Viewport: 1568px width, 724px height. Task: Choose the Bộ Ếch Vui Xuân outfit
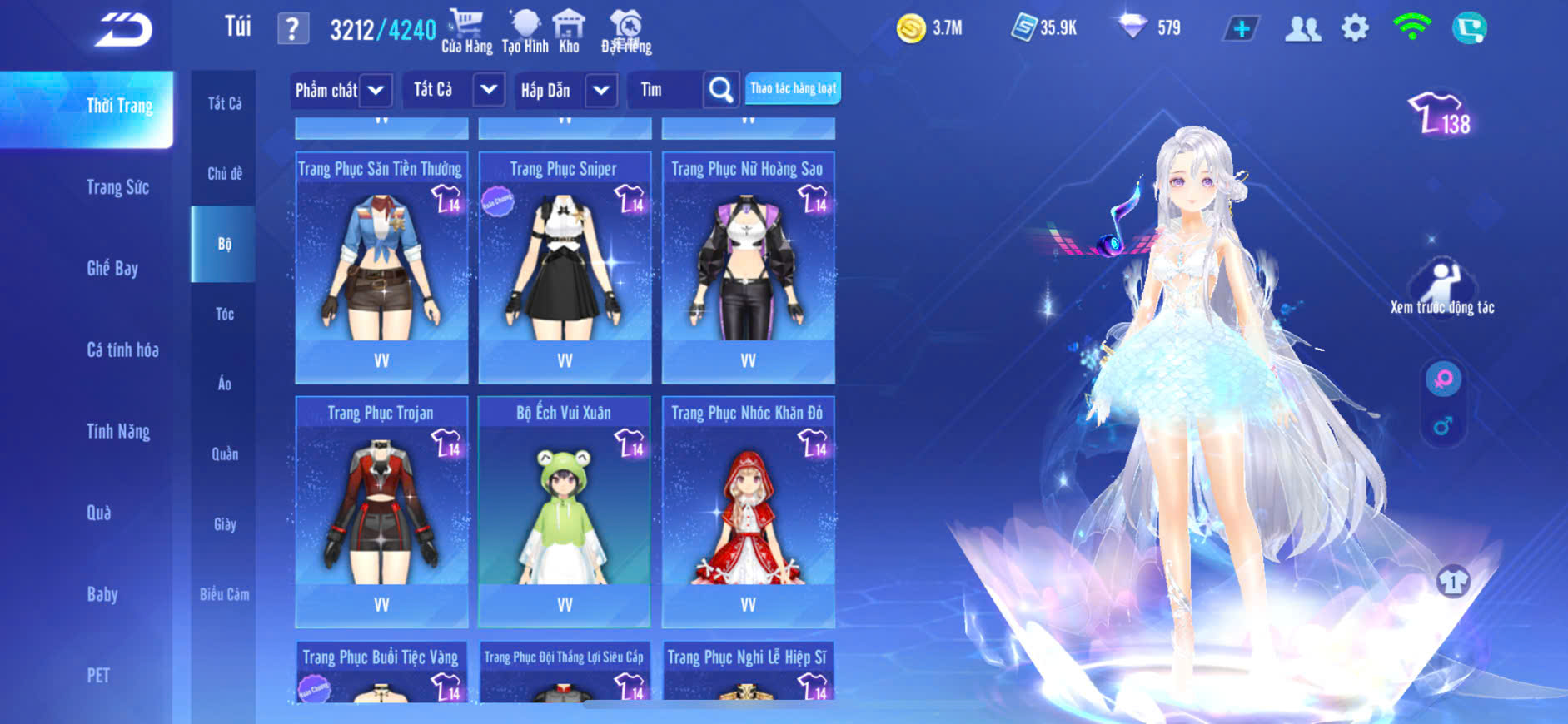pyautogui.click(x=565, y=511)
